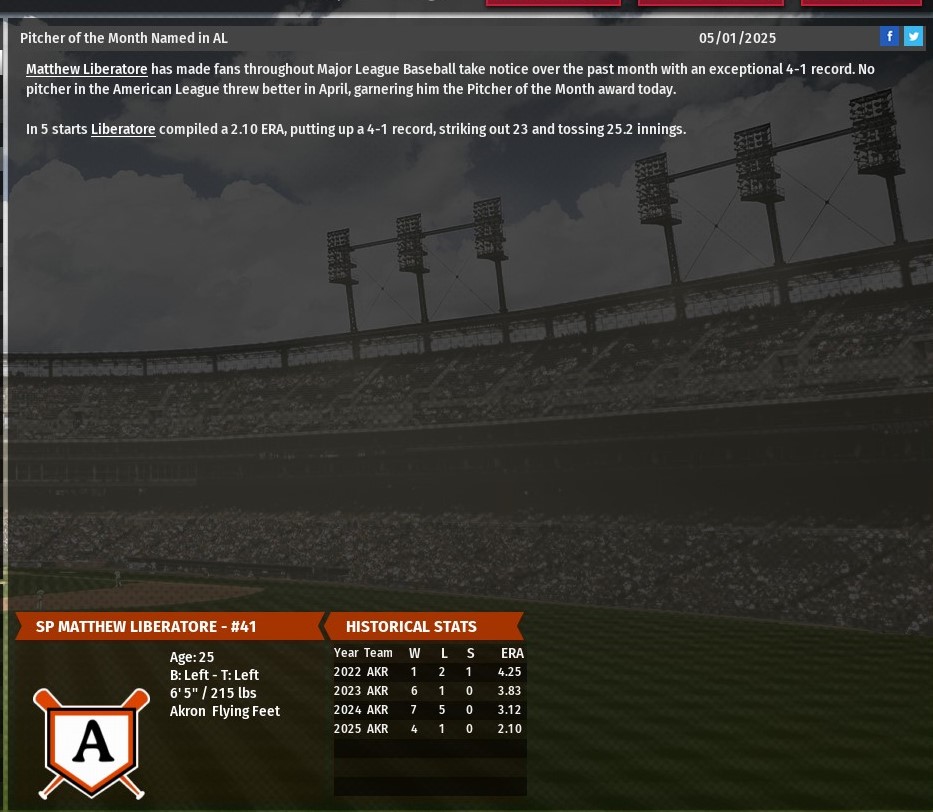Open Matthew Liberatore's player profile link

(86, 69)
